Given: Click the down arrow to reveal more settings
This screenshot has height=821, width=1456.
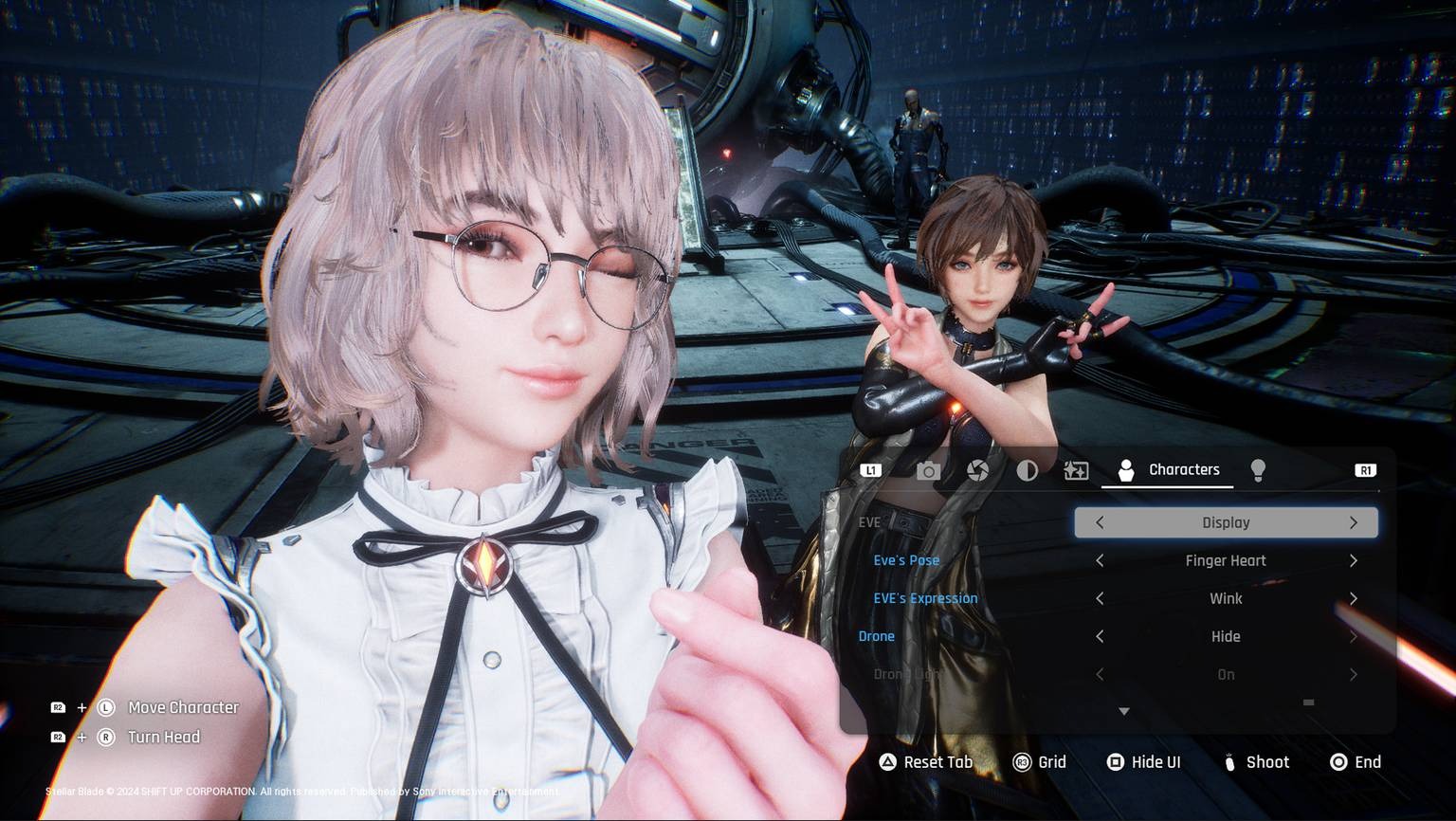Looking at the screenshot, I should coord(1123,710).
